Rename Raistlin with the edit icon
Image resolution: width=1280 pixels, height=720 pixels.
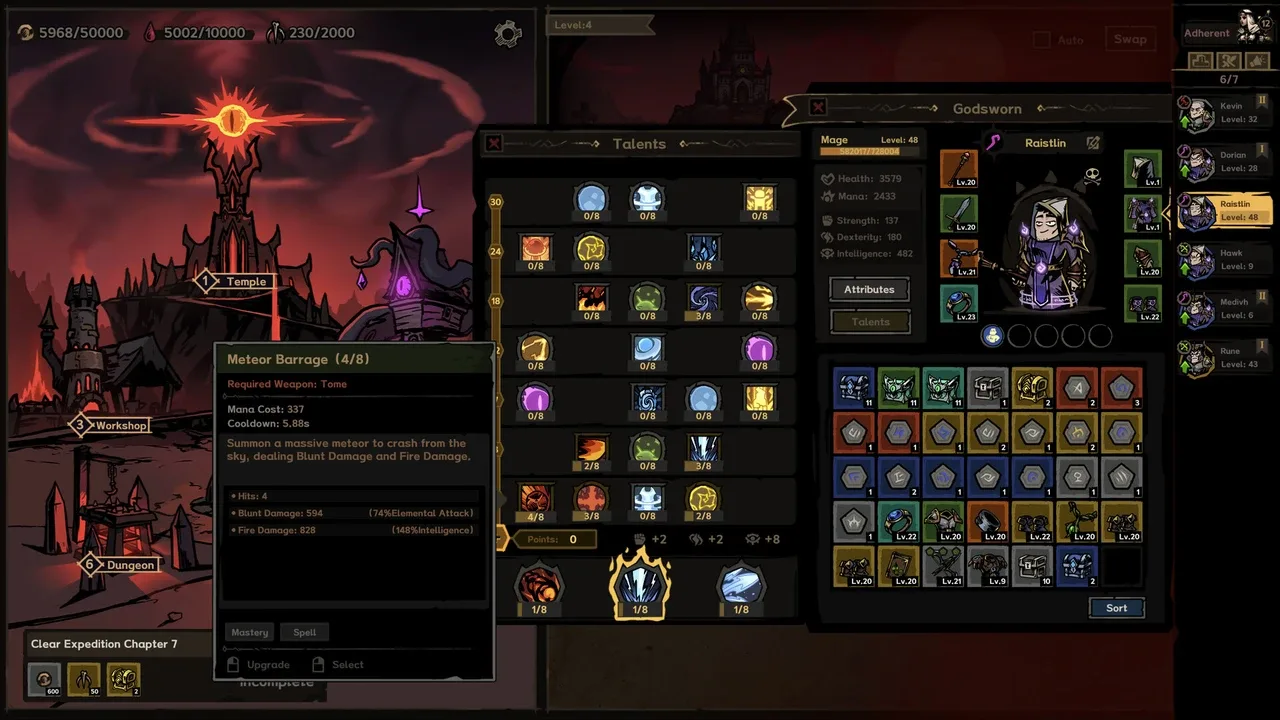pos(1093,143)
